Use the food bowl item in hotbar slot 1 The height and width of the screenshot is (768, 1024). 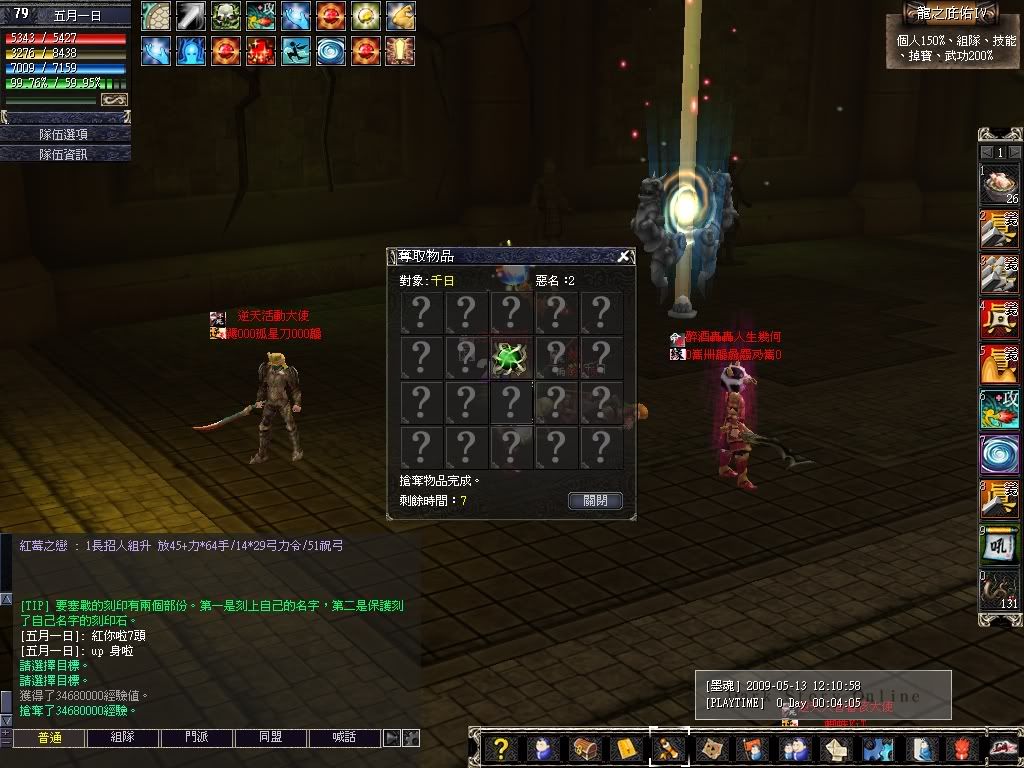click(x=999, y=186)
